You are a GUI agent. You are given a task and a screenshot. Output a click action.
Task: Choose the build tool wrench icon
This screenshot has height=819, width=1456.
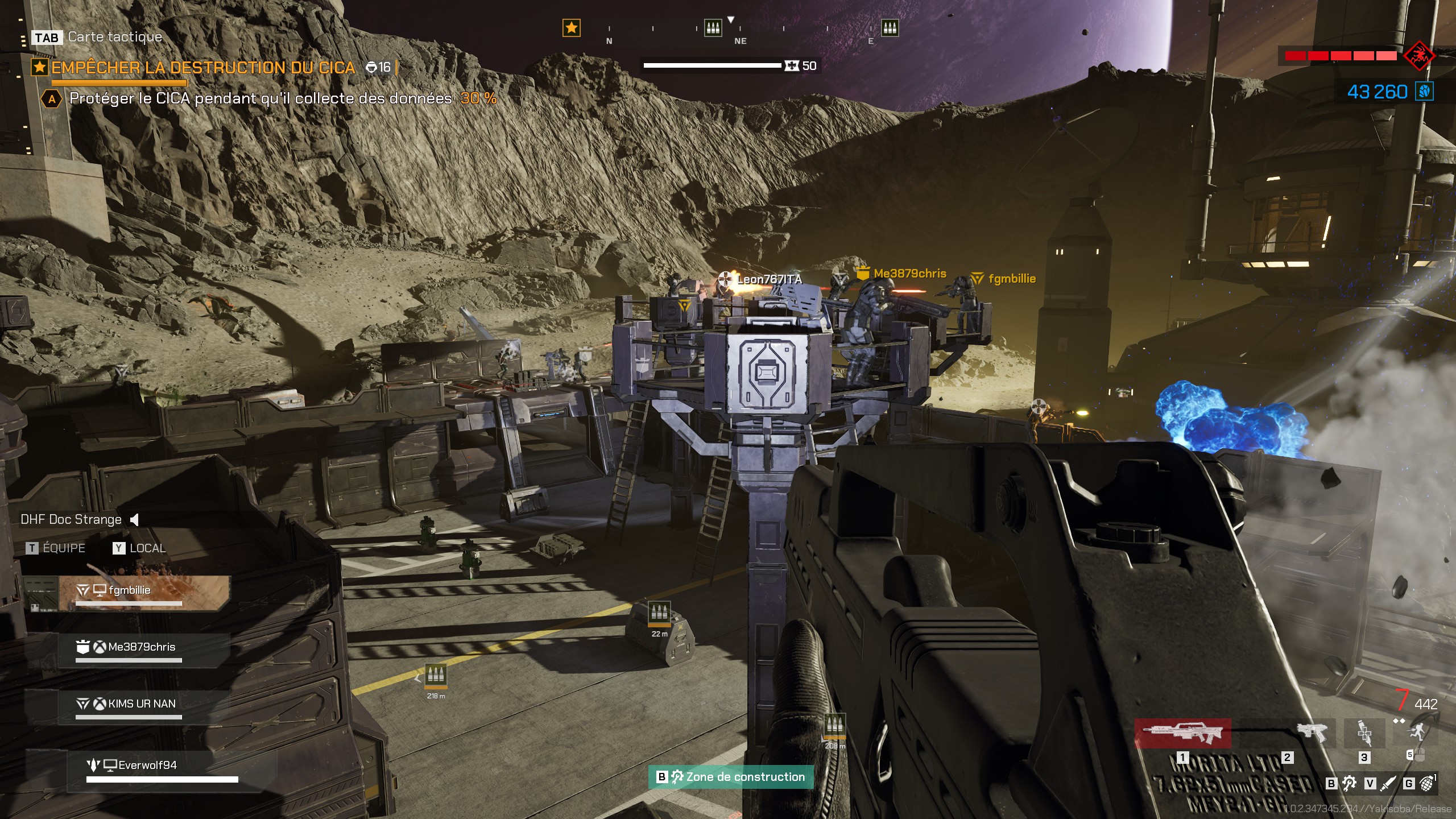click(1349, 784)
